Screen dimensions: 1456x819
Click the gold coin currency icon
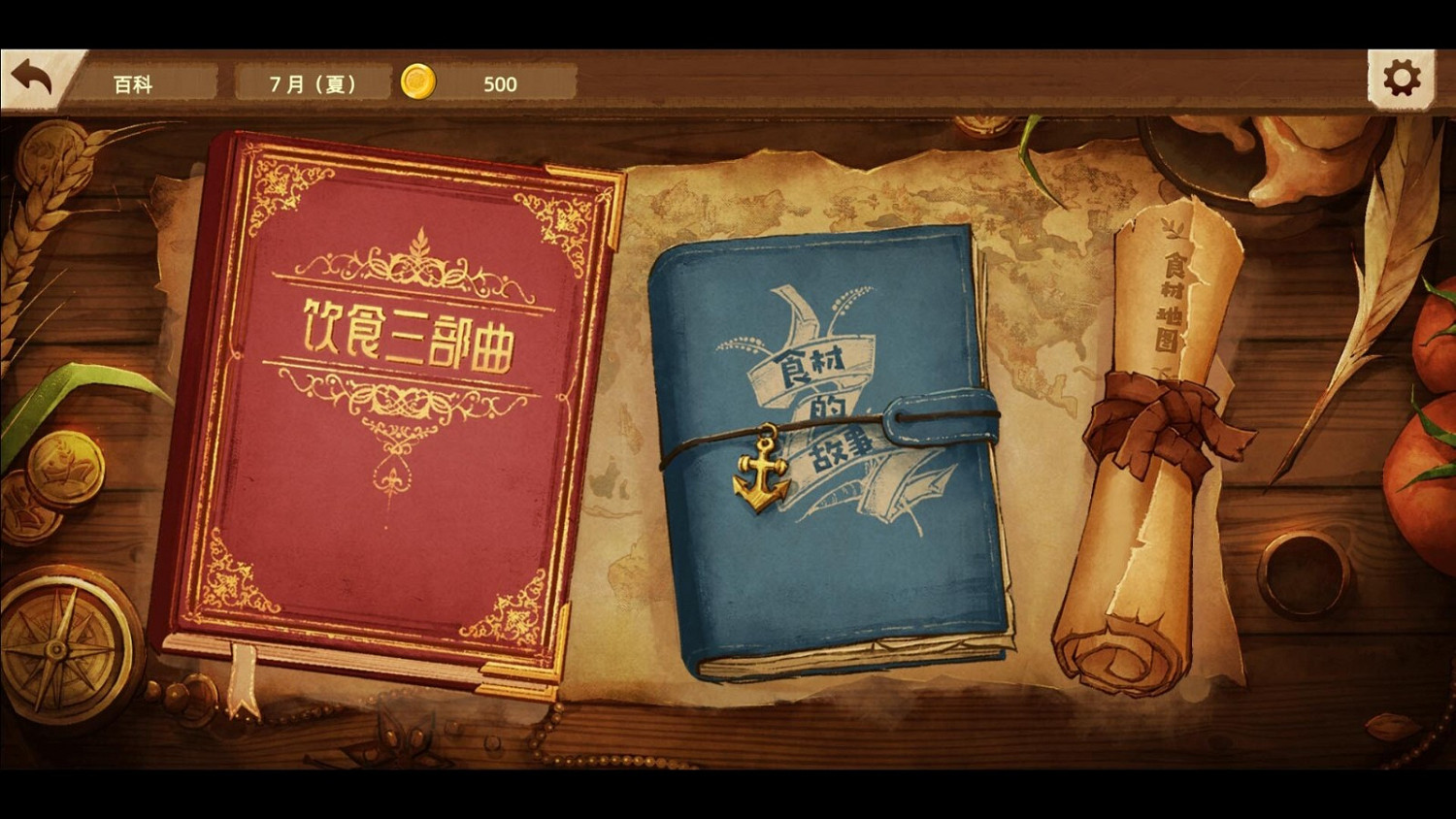click(x=417, y=83)
